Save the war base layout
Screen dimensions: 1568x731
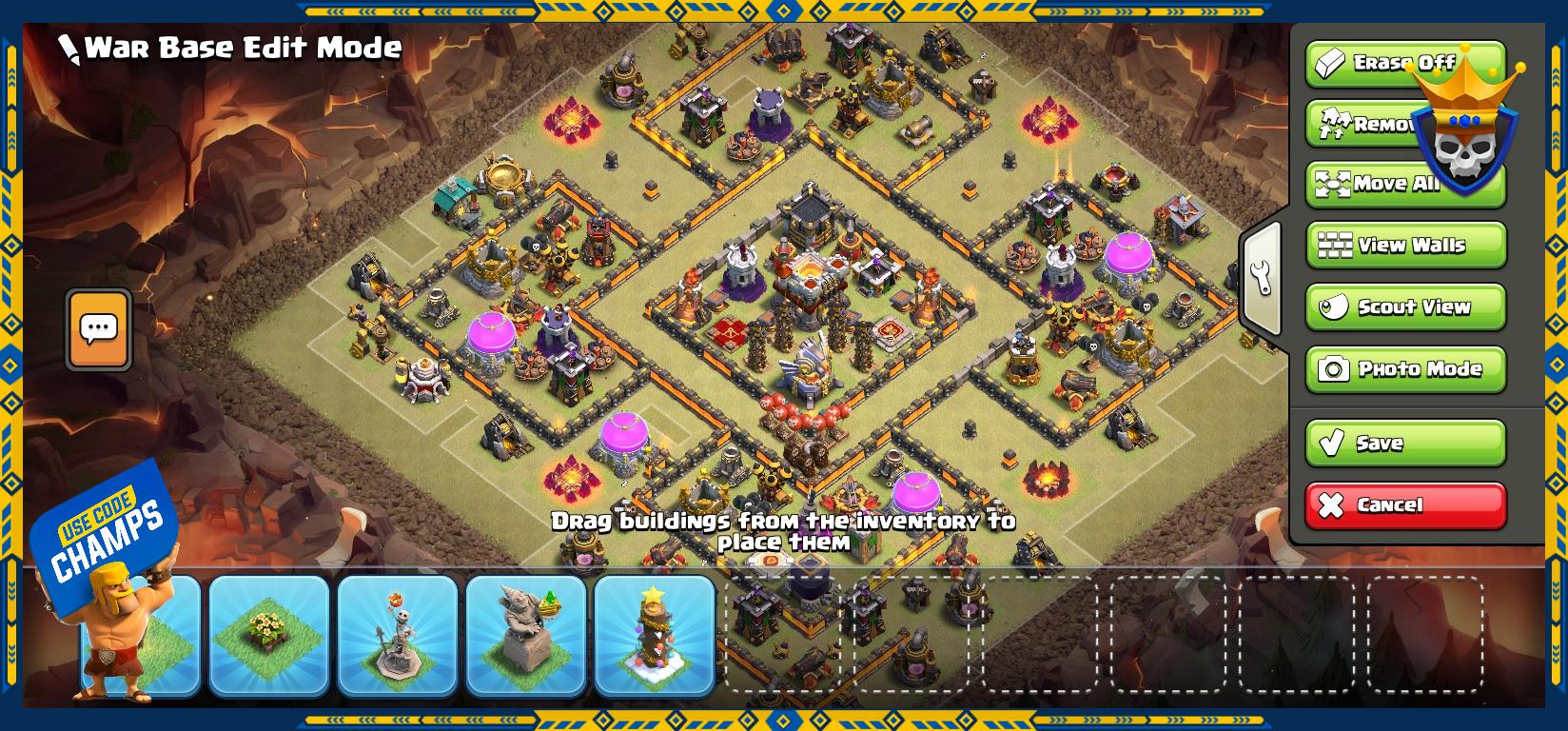pos(1405,443)
